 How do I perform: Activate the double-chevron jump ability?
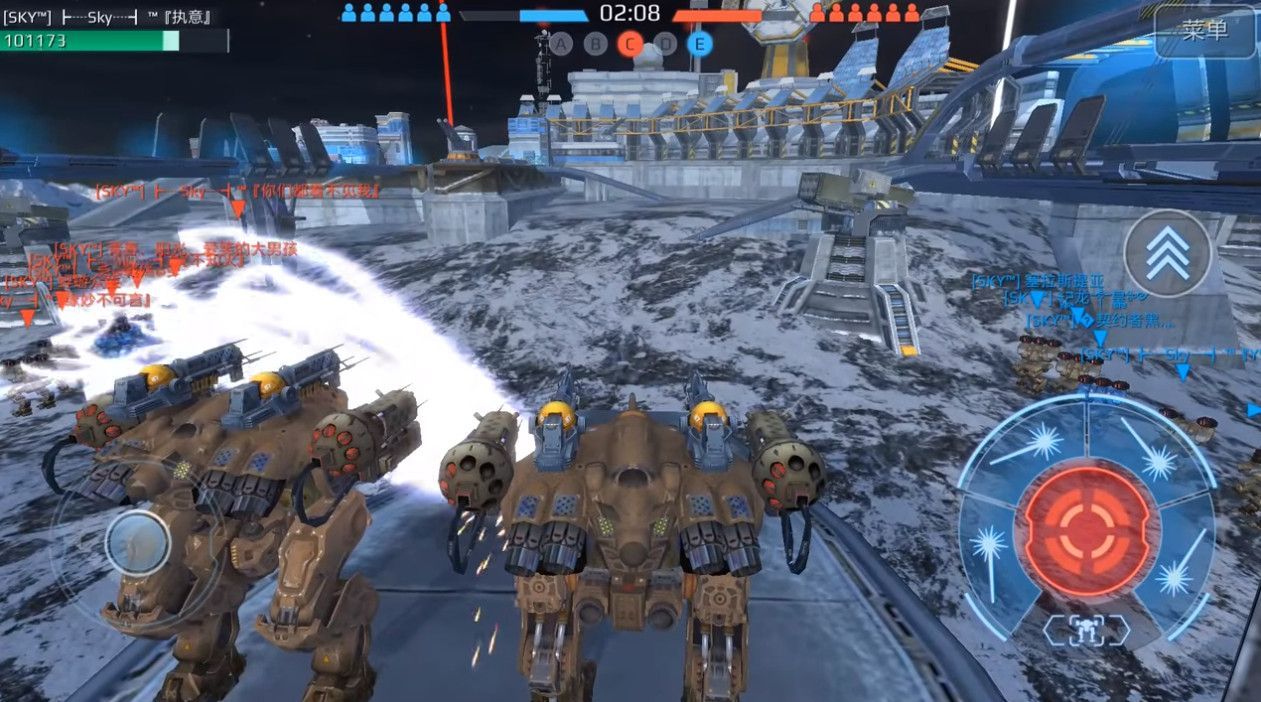click(x=1167, y=253)
